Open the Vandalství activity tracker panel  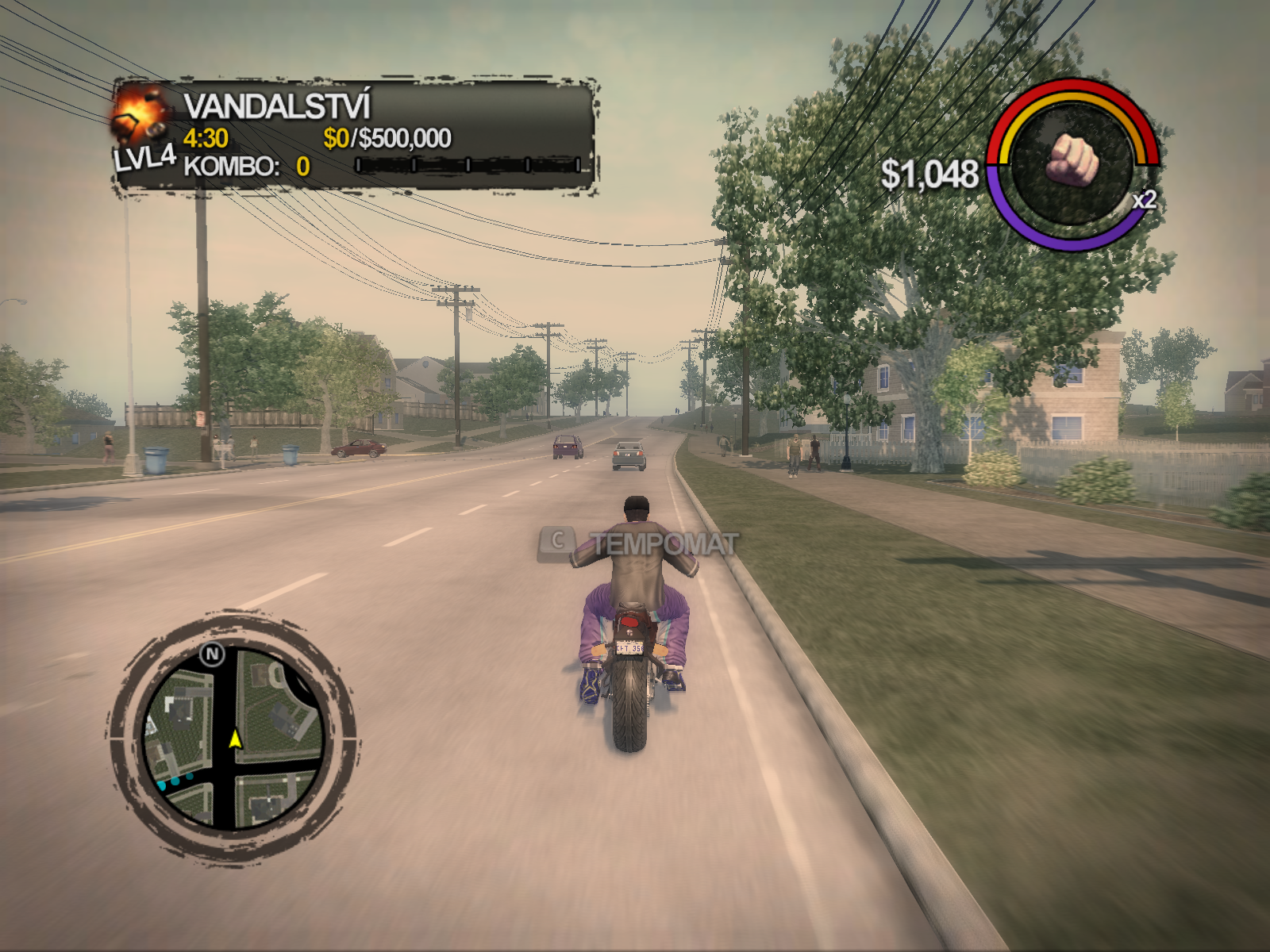coord(355,135)
